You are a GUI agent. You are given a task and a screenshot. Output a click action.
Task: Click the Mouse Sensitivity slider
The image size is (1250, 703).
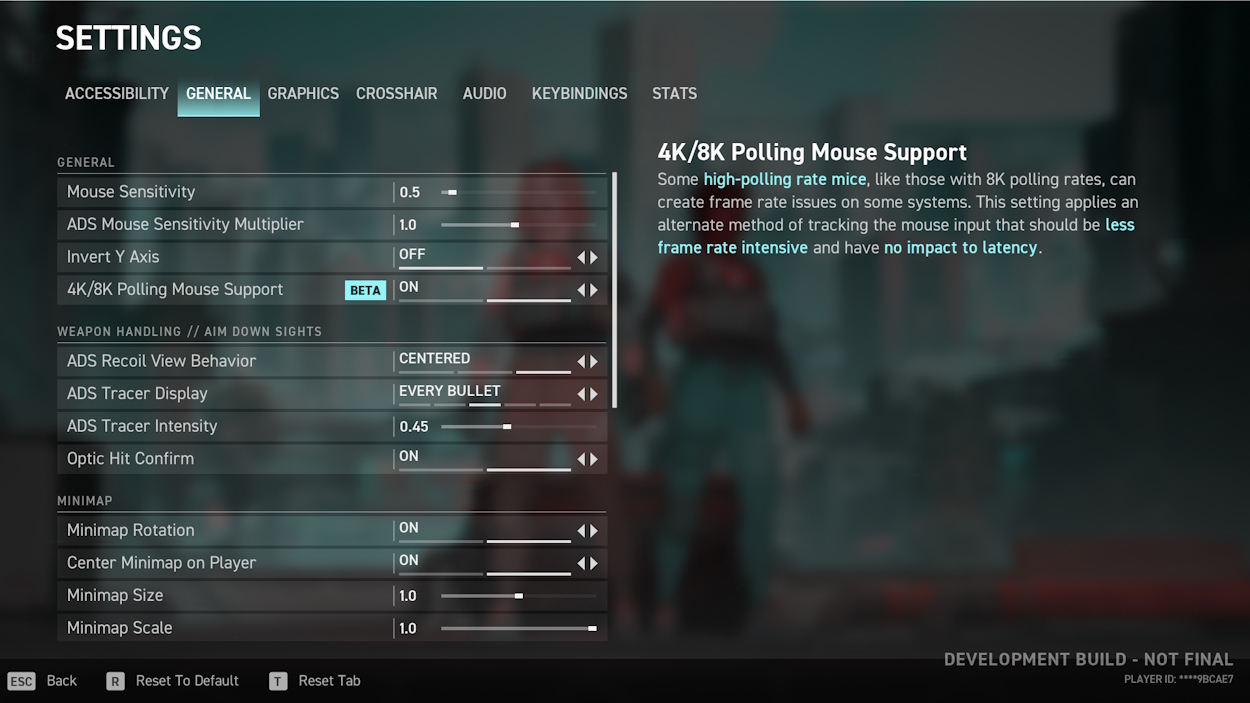518,192
